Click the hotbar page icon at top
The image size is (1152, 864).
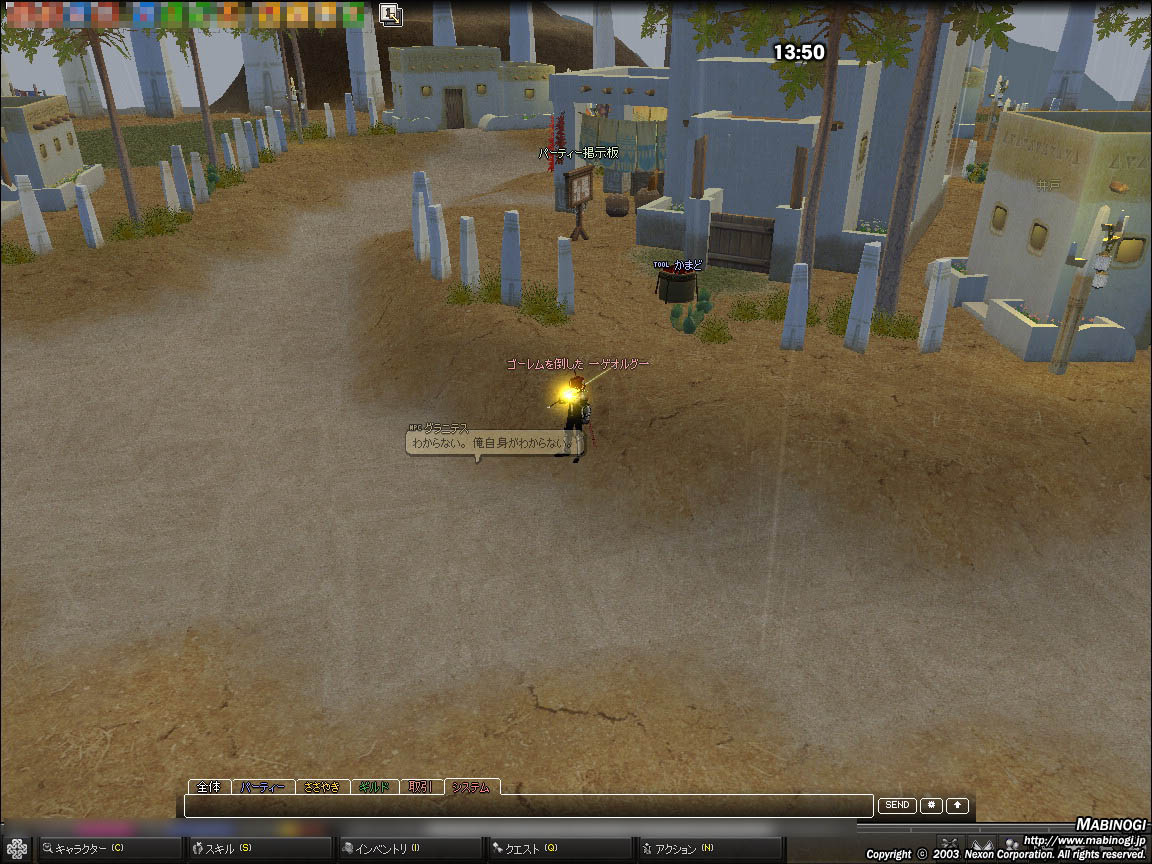point(391,14)
